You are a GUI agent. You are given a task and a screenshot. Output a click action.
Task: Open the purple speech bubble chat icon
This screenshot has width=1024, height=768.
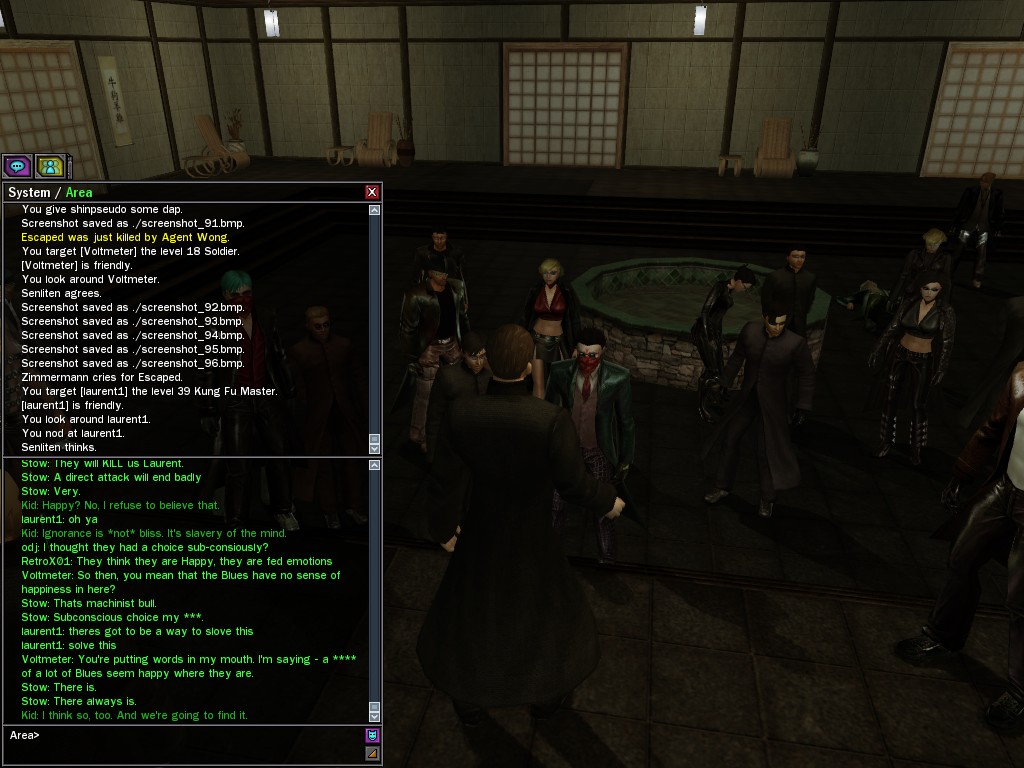click(17, 166)
